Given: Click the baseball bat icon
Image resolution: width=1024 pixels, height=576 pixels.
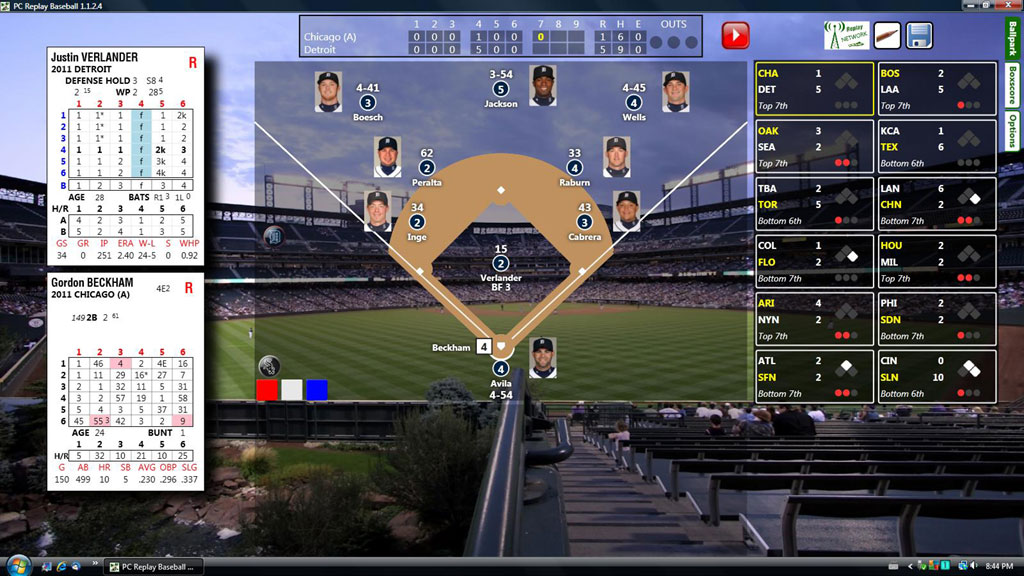Looking at the screenshot, I should point(887,36).
